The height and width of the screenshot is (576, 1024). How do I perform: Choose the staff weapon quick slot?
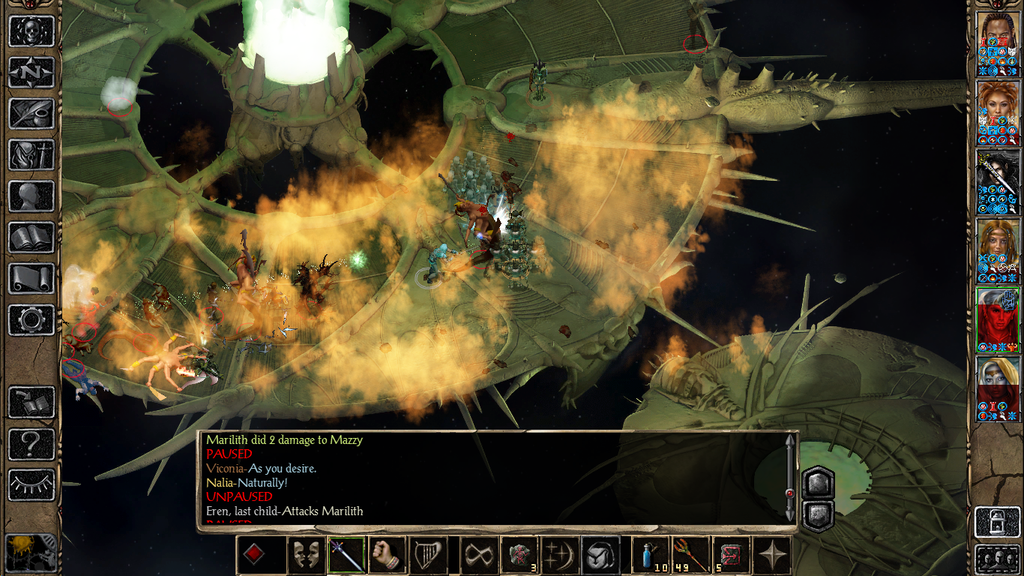[346, 555]
